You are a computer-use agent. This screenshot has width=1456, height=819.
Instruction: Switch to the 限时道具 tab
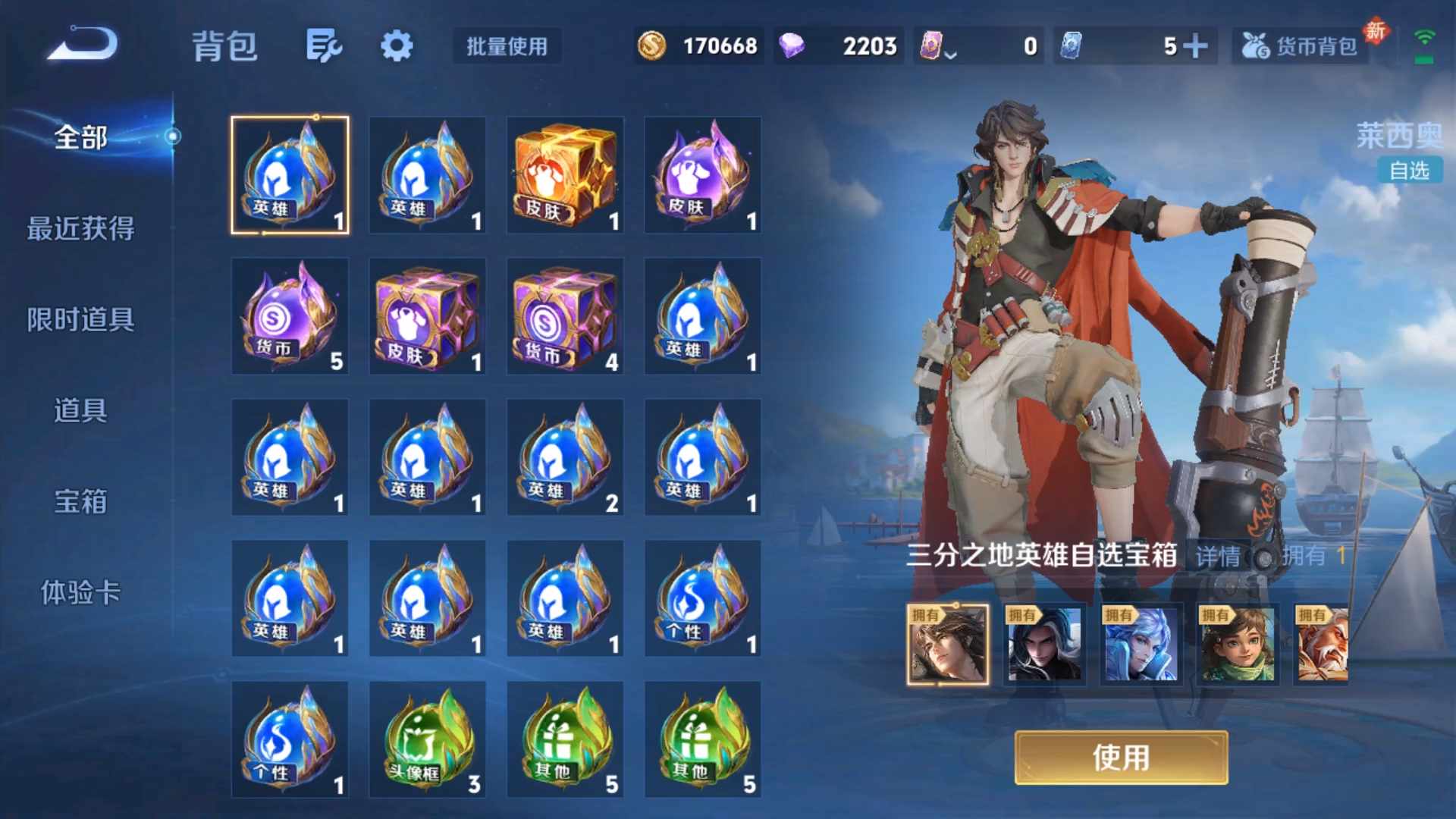[81, 319]
